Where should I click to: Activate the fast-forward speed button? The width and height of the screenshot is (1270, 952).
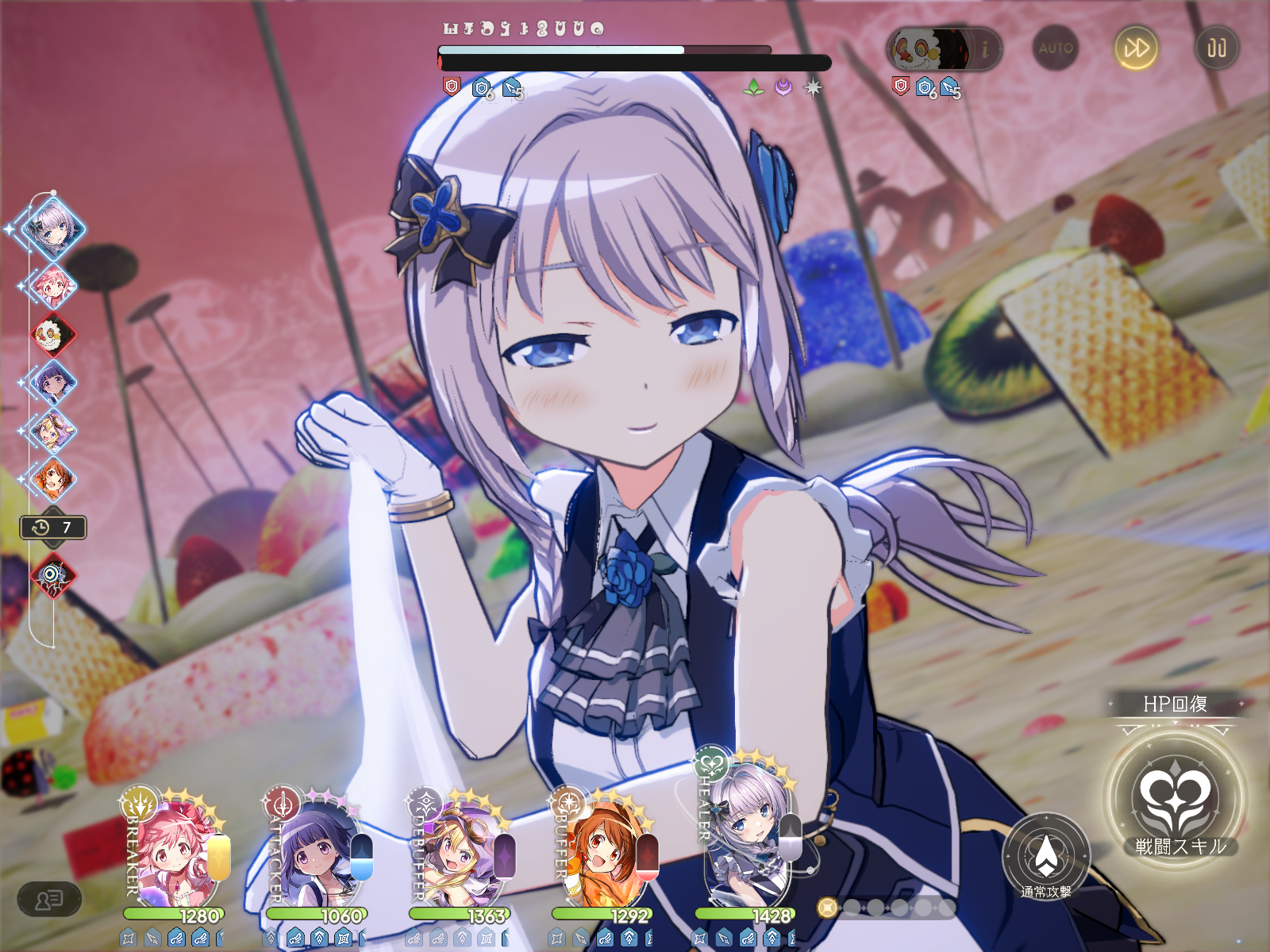click(x=1136, y=48)
